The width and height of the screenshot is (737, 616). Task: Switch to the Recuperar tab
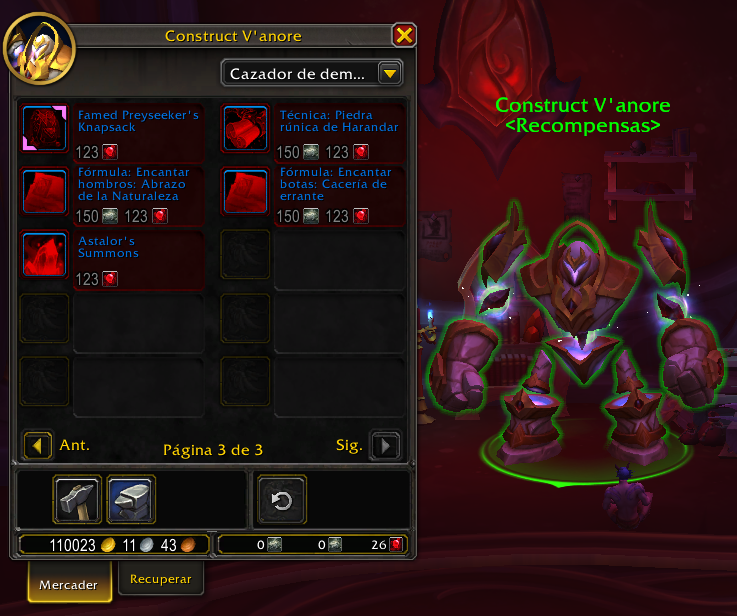(161, 578)
